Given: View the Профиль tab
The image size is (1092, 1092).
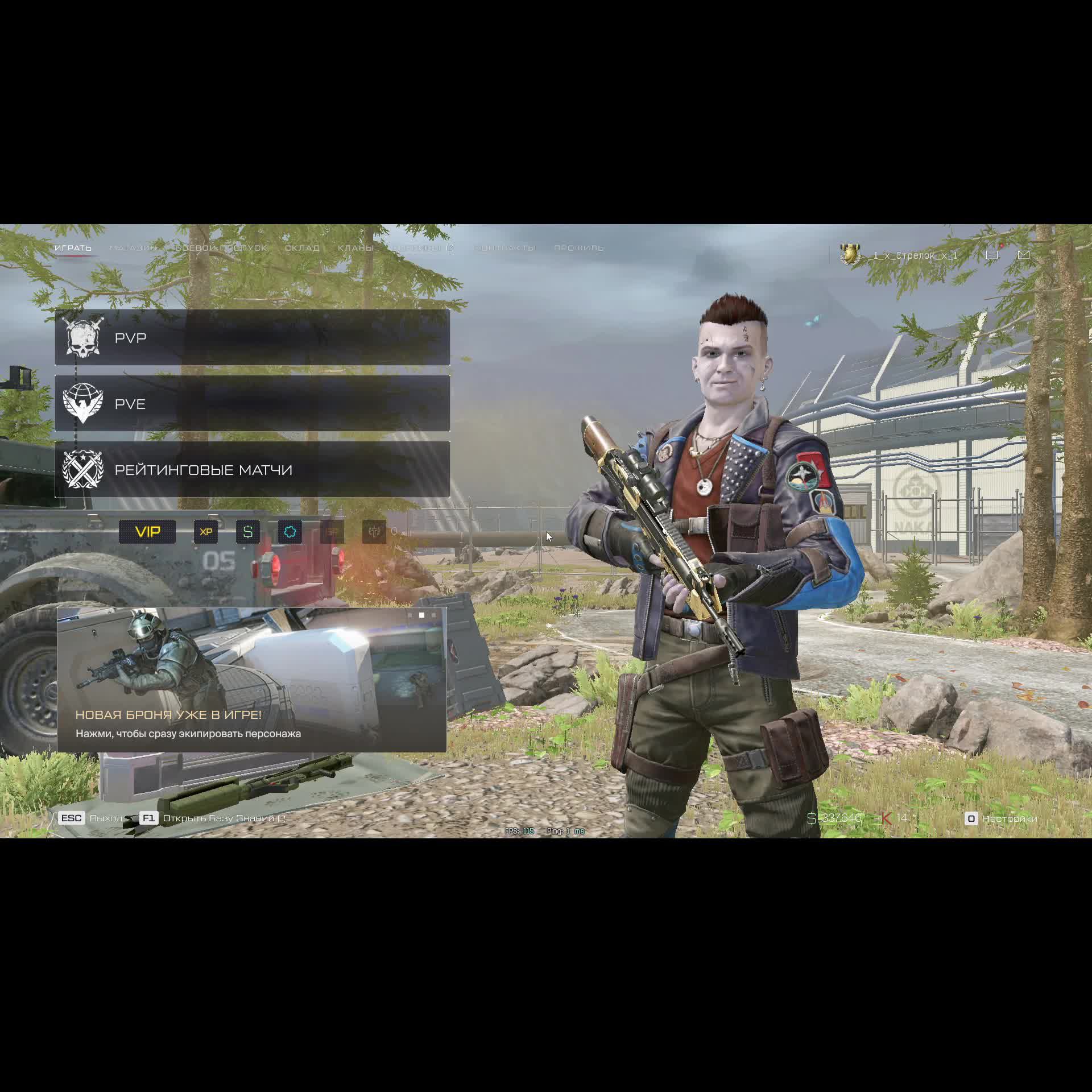Looking at the screenshot, I should (x=579, y=248).
